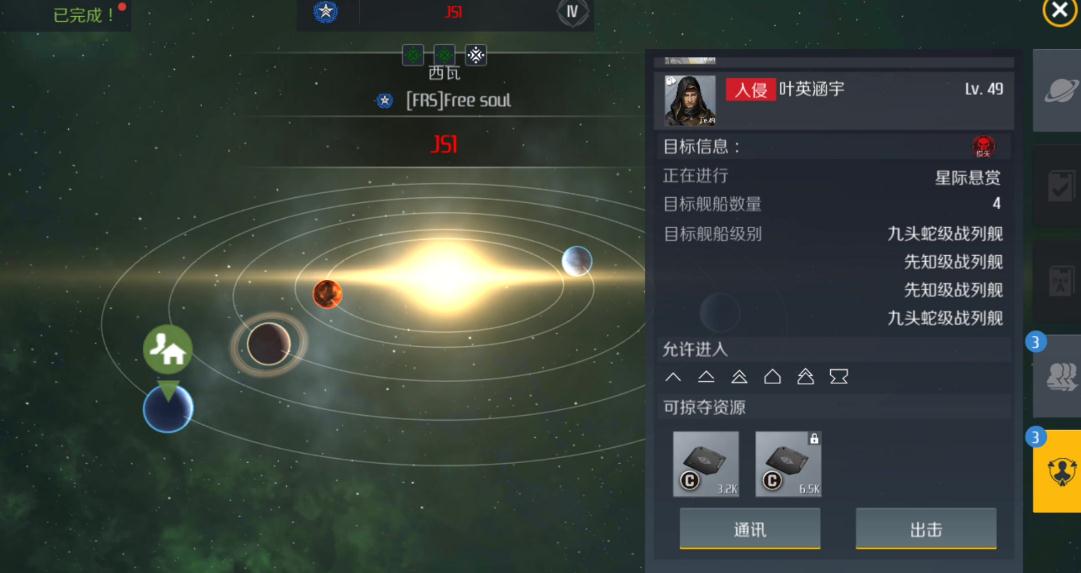Click the home base marker on map

[x=168, y=350]
